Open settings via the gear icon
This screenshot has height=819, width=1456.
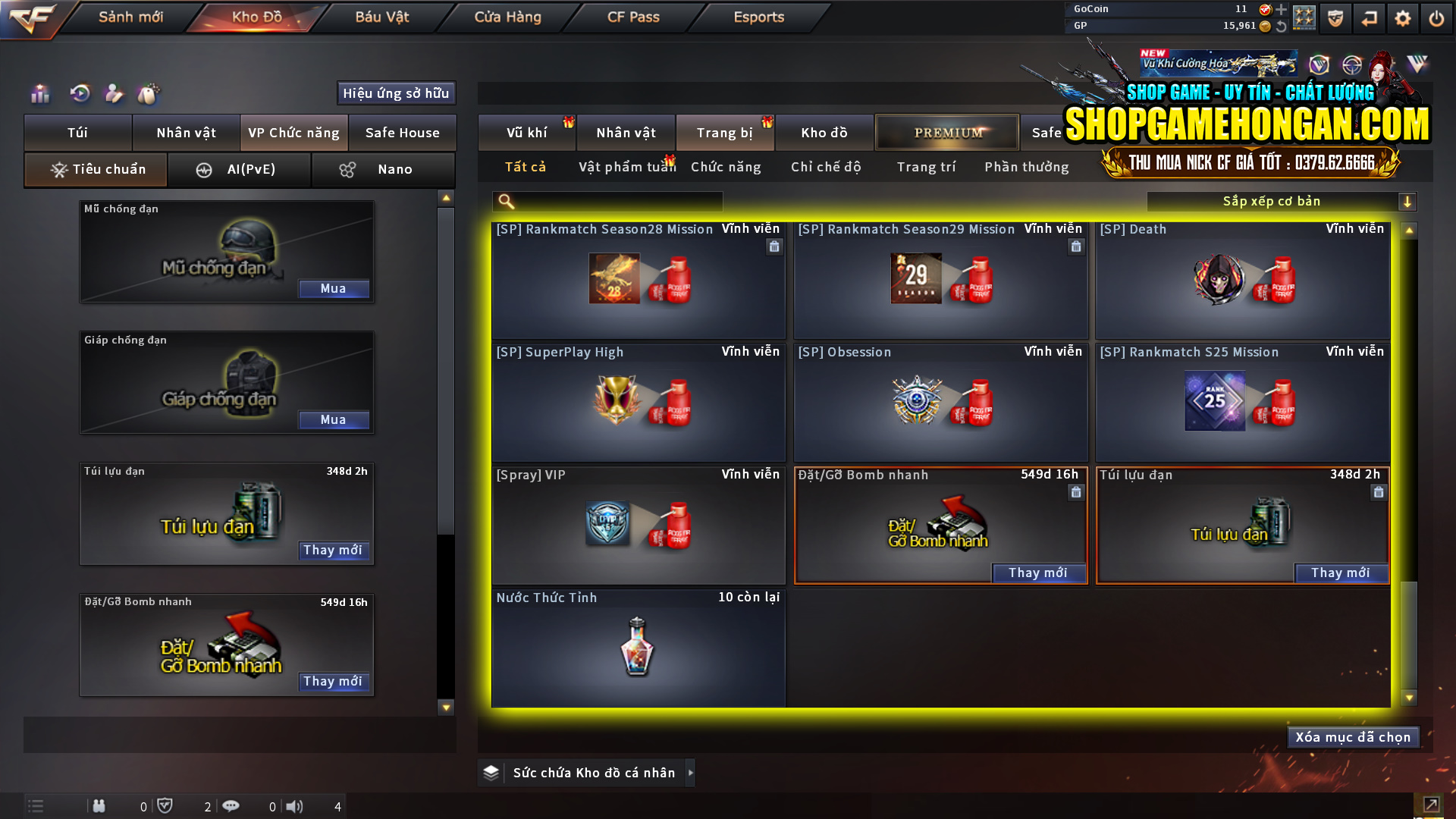[1403, 18]
